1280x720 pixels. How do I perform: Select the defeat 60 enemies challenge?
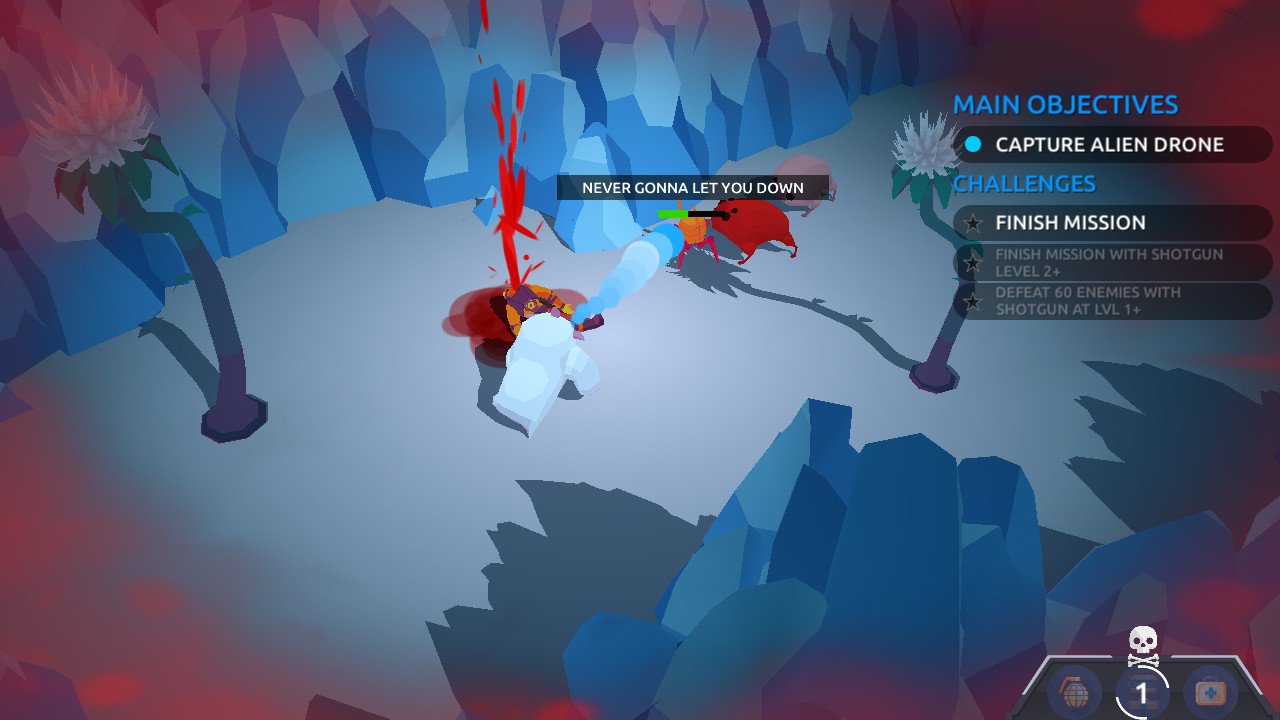[x=1110, y=301]
